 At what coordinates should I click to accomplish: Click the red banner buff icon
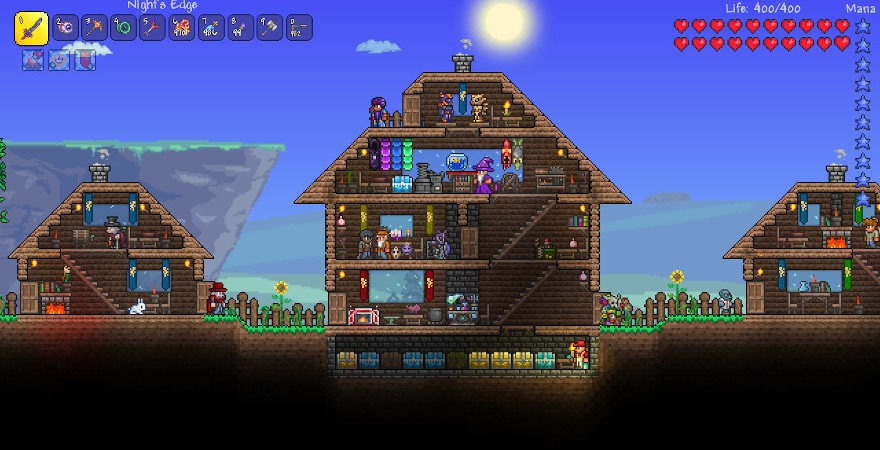[86, 60]
